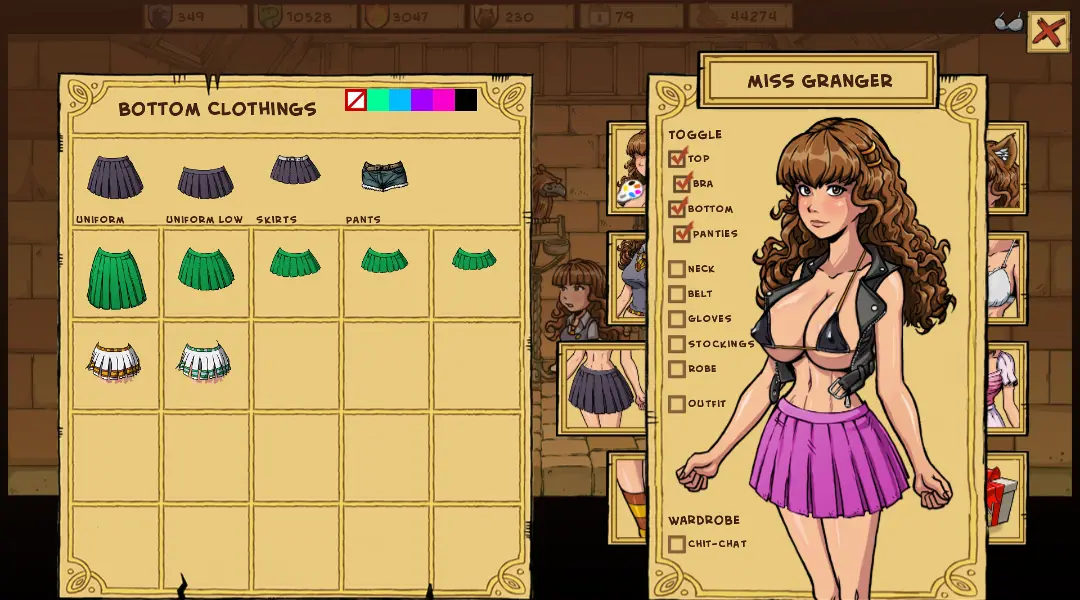Enable the Chit-Chat wardrobe option

677,544
